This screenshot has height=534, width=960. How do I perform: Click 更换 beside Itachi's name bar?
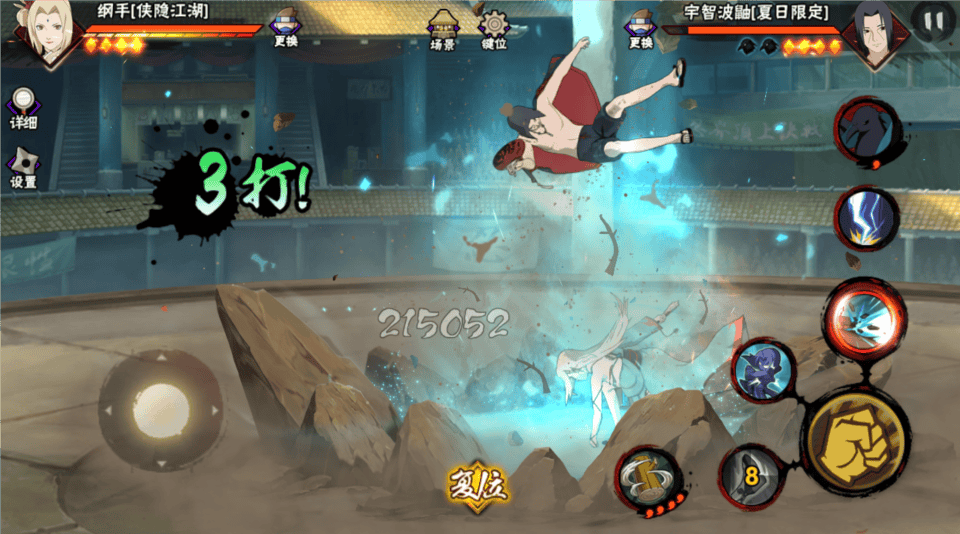coord(641,29)
